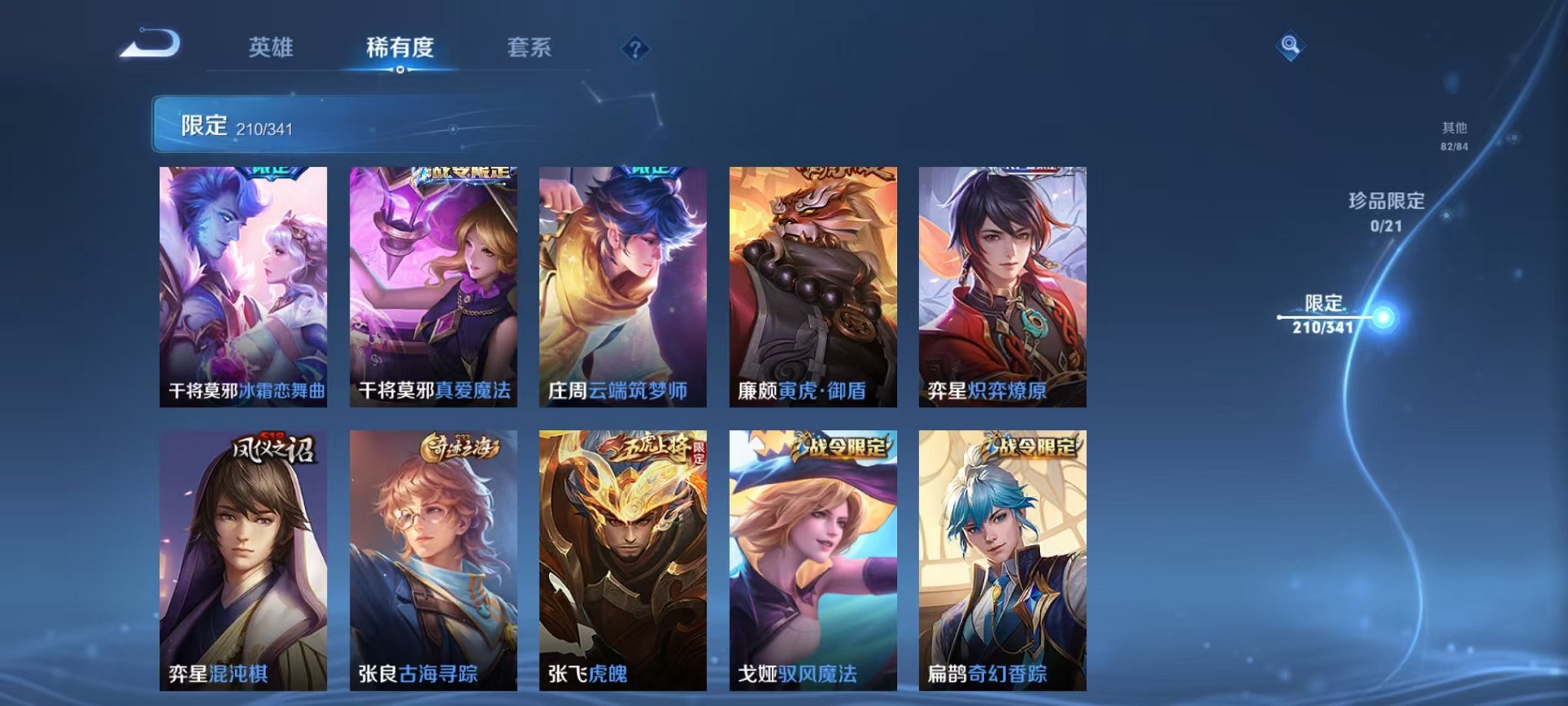Click the 限定 210/341 header banner
This screenshot has width=1568, height=706.
pyautogui.click(x=307, y=123)
